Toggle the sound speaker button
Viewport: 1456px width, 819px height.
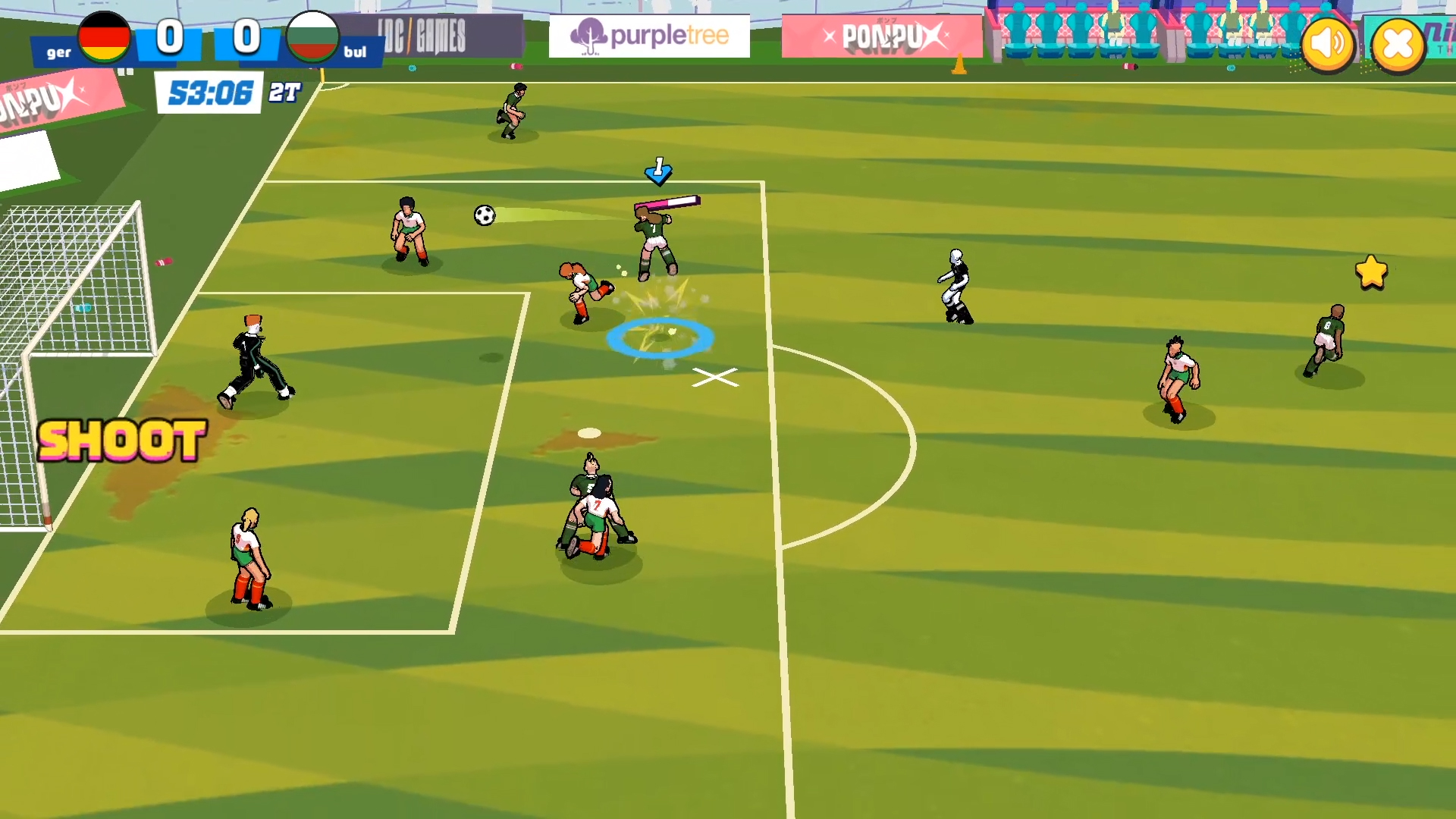point(1328,45)
